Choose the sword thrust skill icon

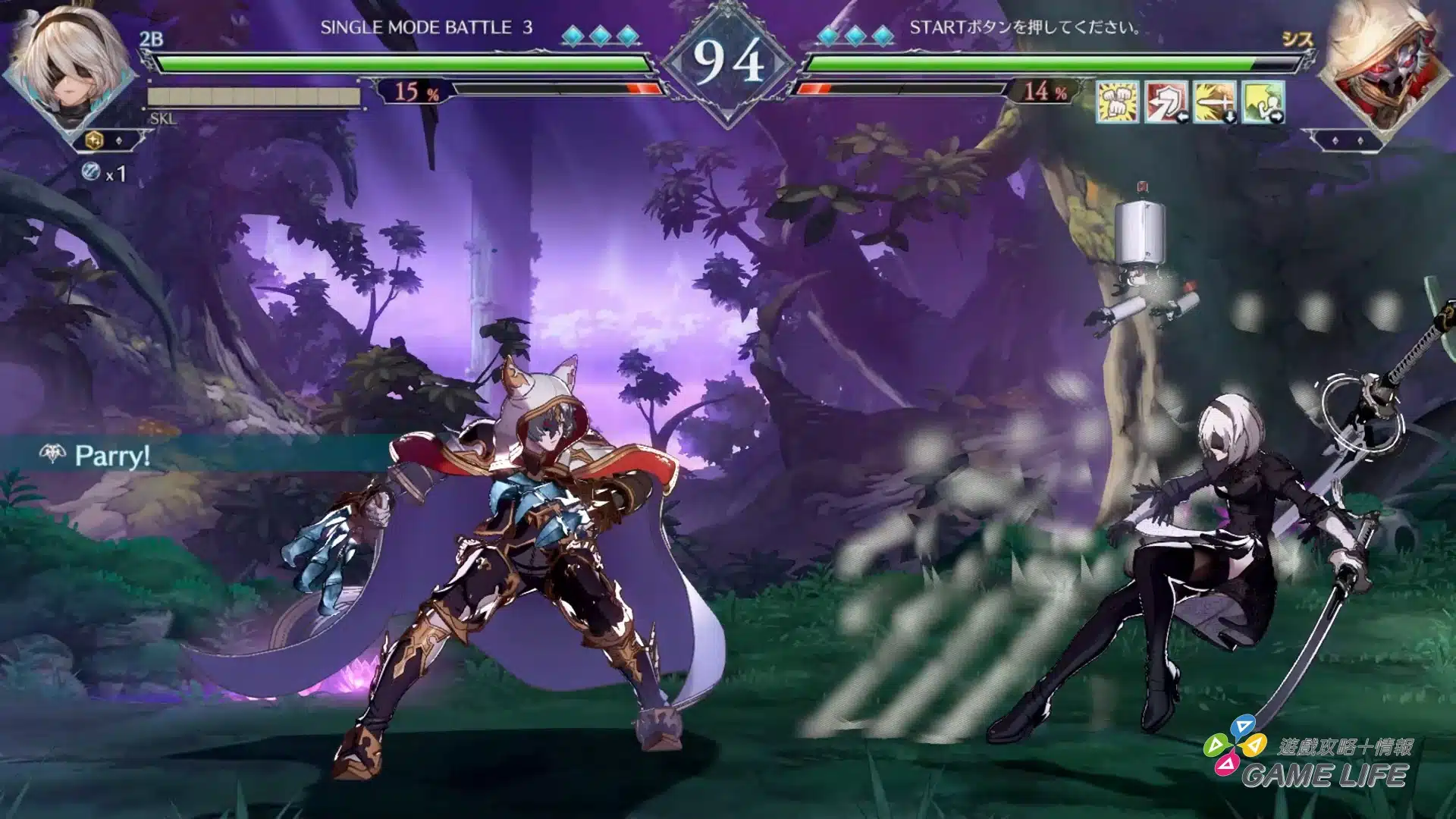tap(1215, 101)
